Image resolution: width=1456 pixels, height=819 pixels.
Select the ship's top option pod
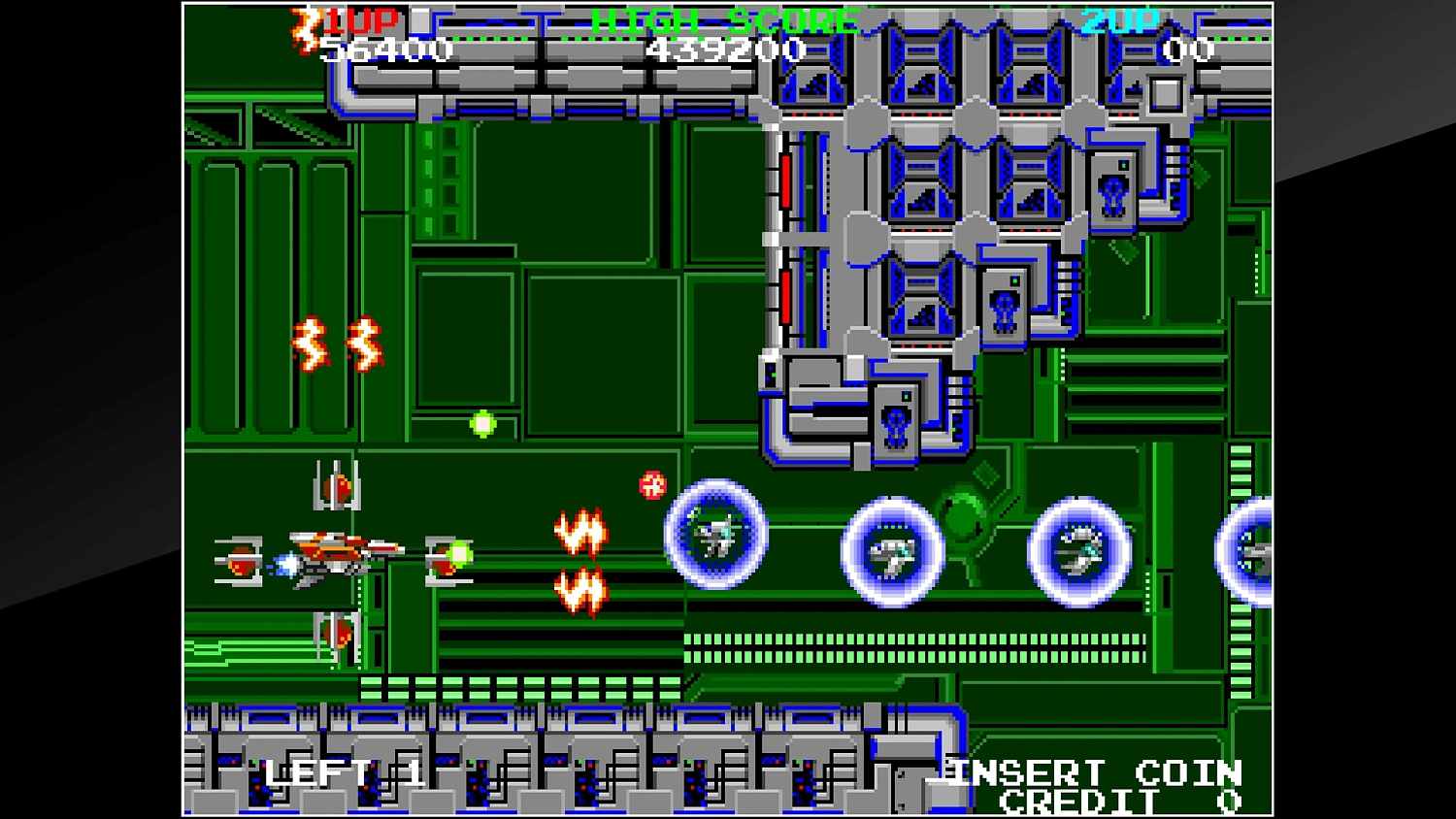tap(335, 485)
